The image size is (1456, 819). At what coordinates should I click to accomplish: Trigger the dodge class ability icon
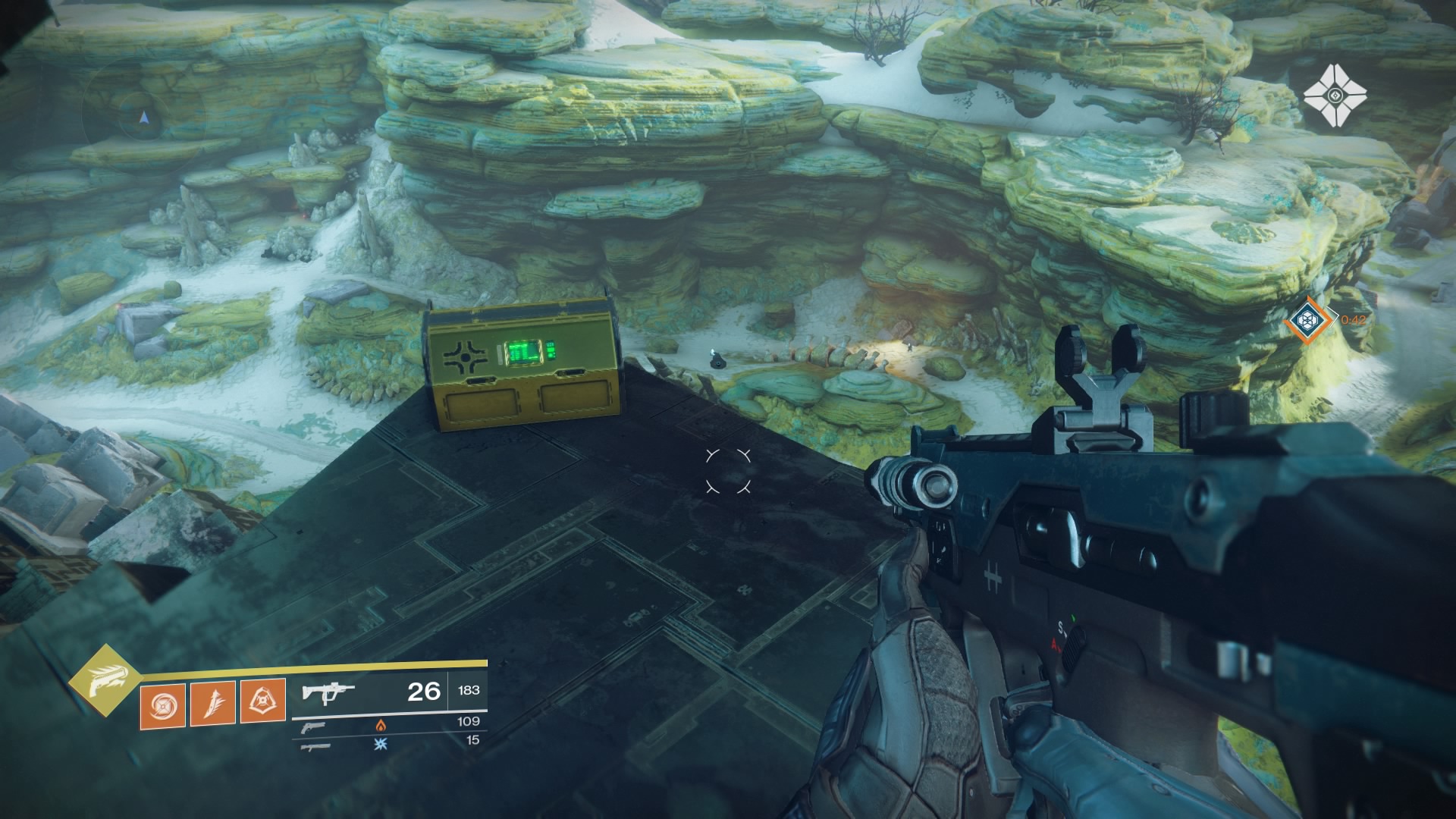[x=262, y=702]
